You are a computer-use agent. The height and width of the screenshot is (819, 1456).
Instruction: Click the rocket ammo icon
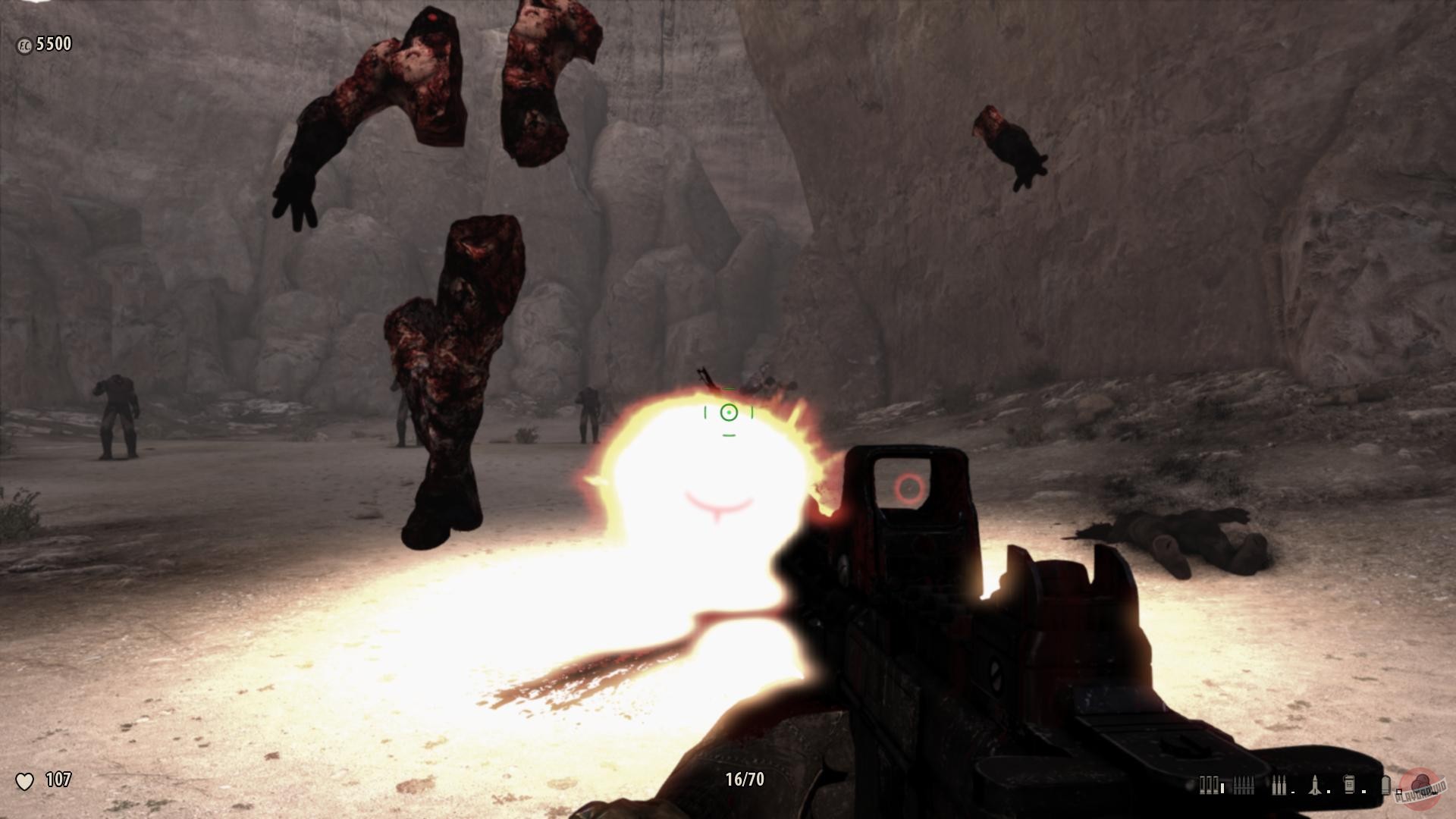coord(1314,786)
